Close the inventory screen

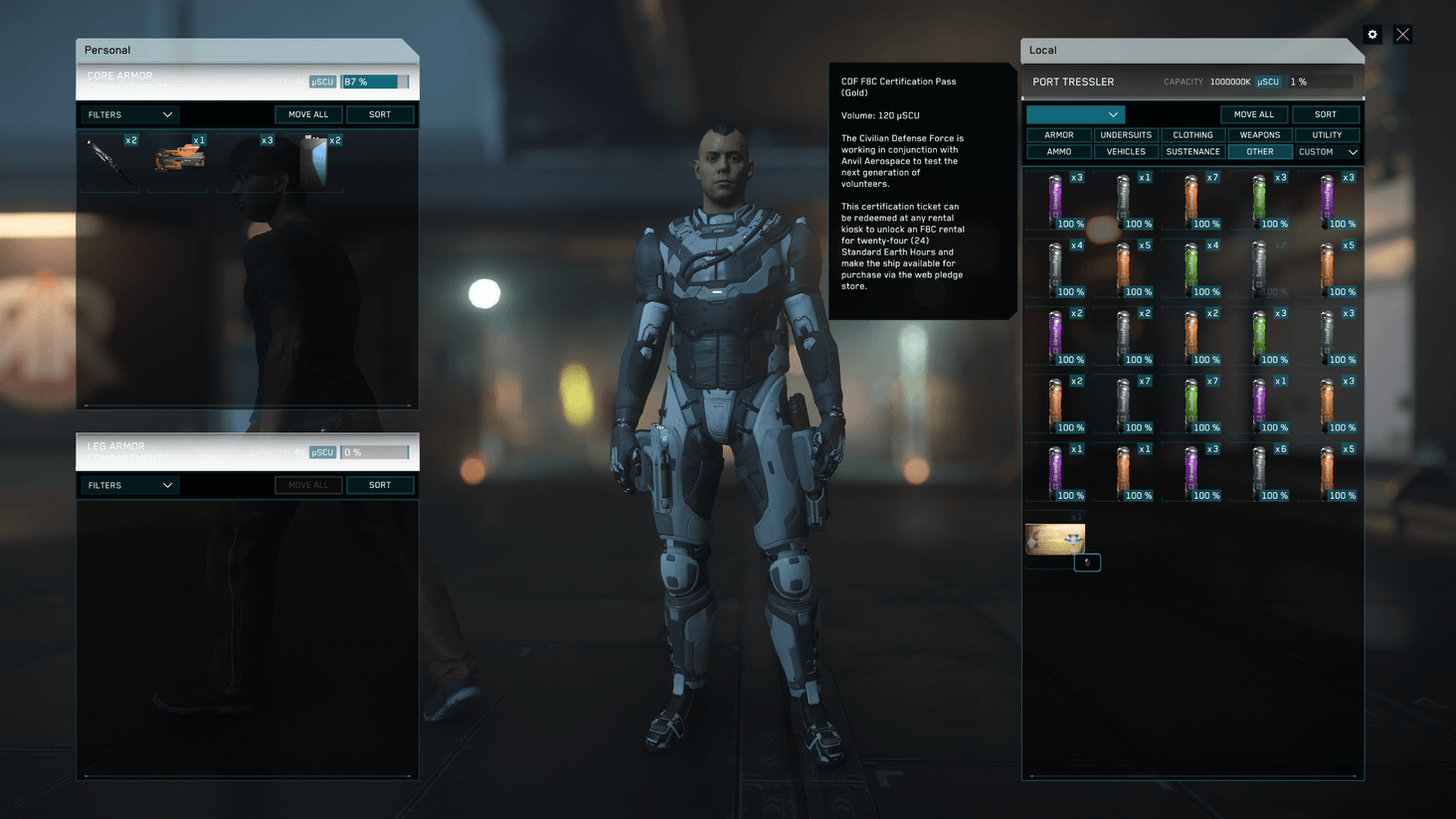(1402, 35)
